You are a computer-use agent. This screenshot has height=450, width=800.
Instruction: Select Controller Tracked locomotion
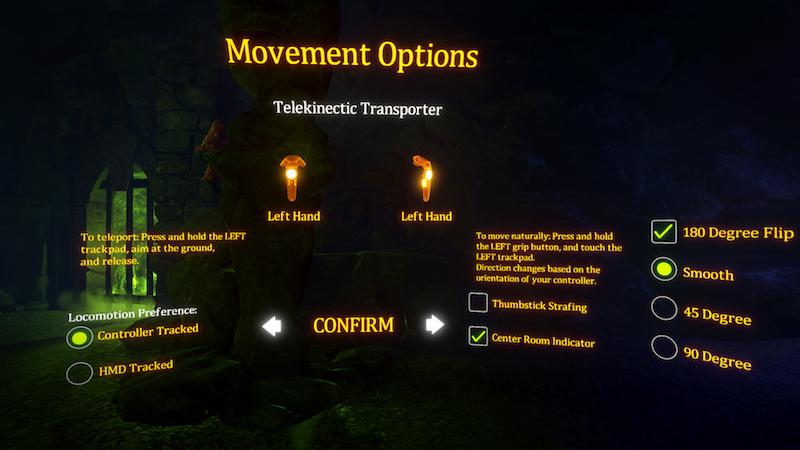80,337
